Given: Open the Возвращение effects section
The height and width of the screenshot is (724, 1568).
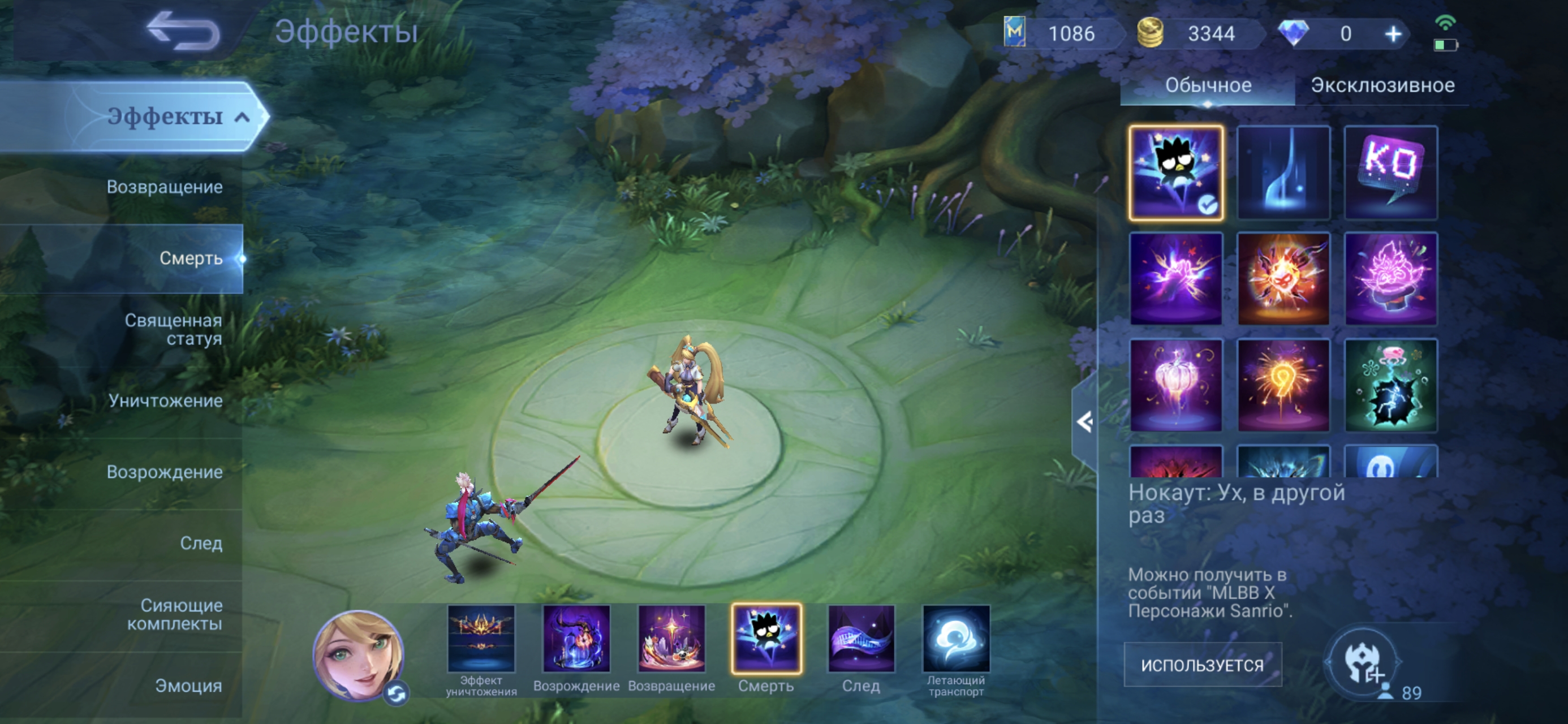Looking at the screenshot, I should pos(165,187).
